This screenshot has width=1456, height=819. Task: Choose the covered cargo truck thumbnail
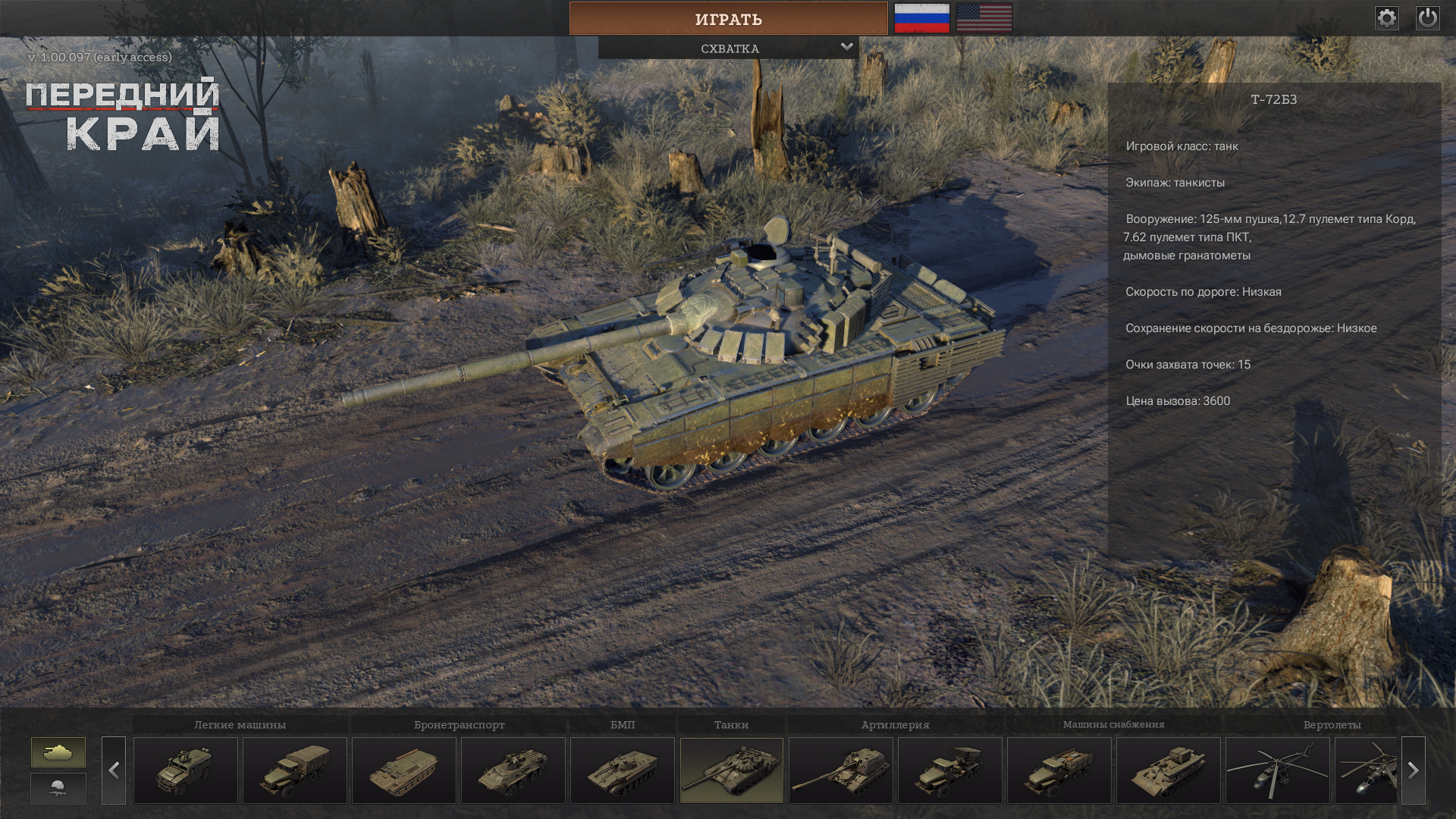[295, 770]
